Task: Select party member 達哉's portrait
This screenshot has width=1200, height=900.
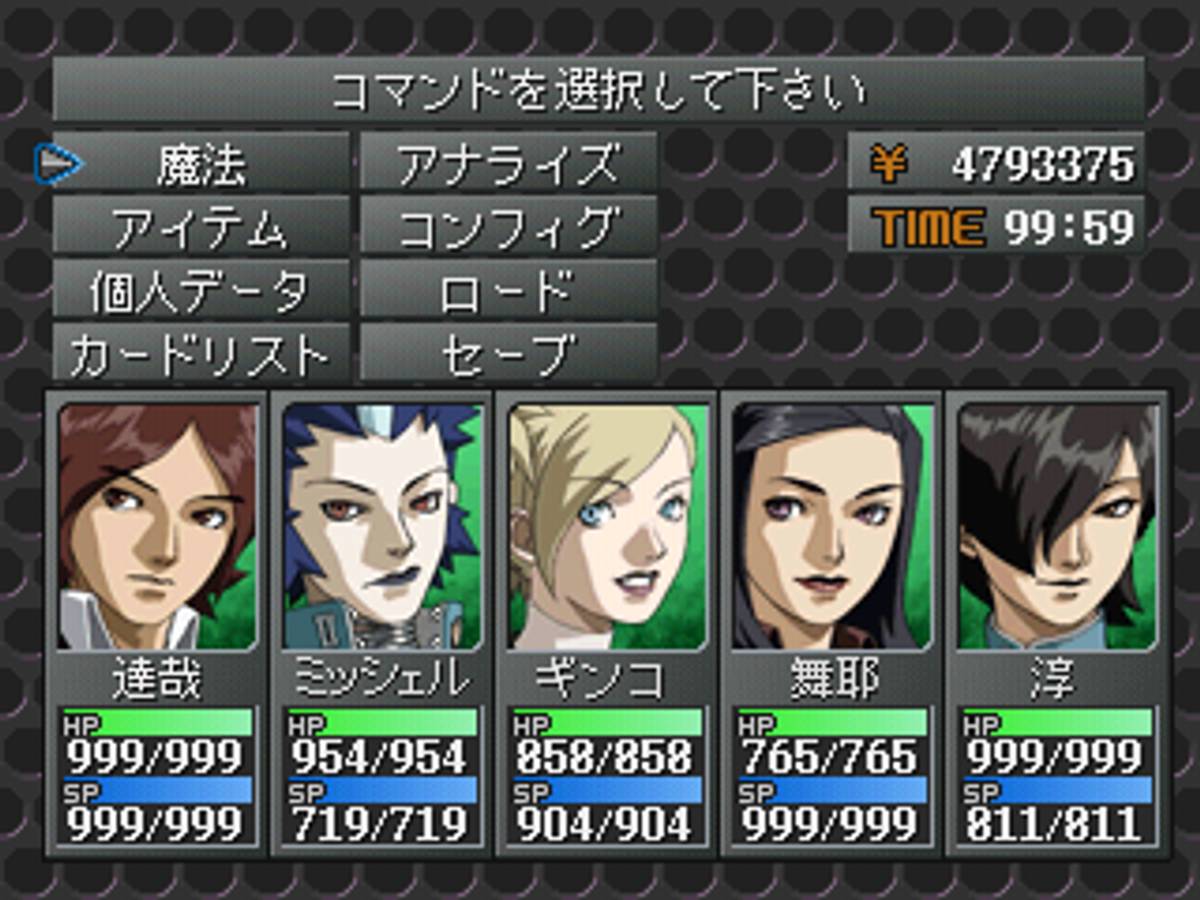Action: [157, 527]
